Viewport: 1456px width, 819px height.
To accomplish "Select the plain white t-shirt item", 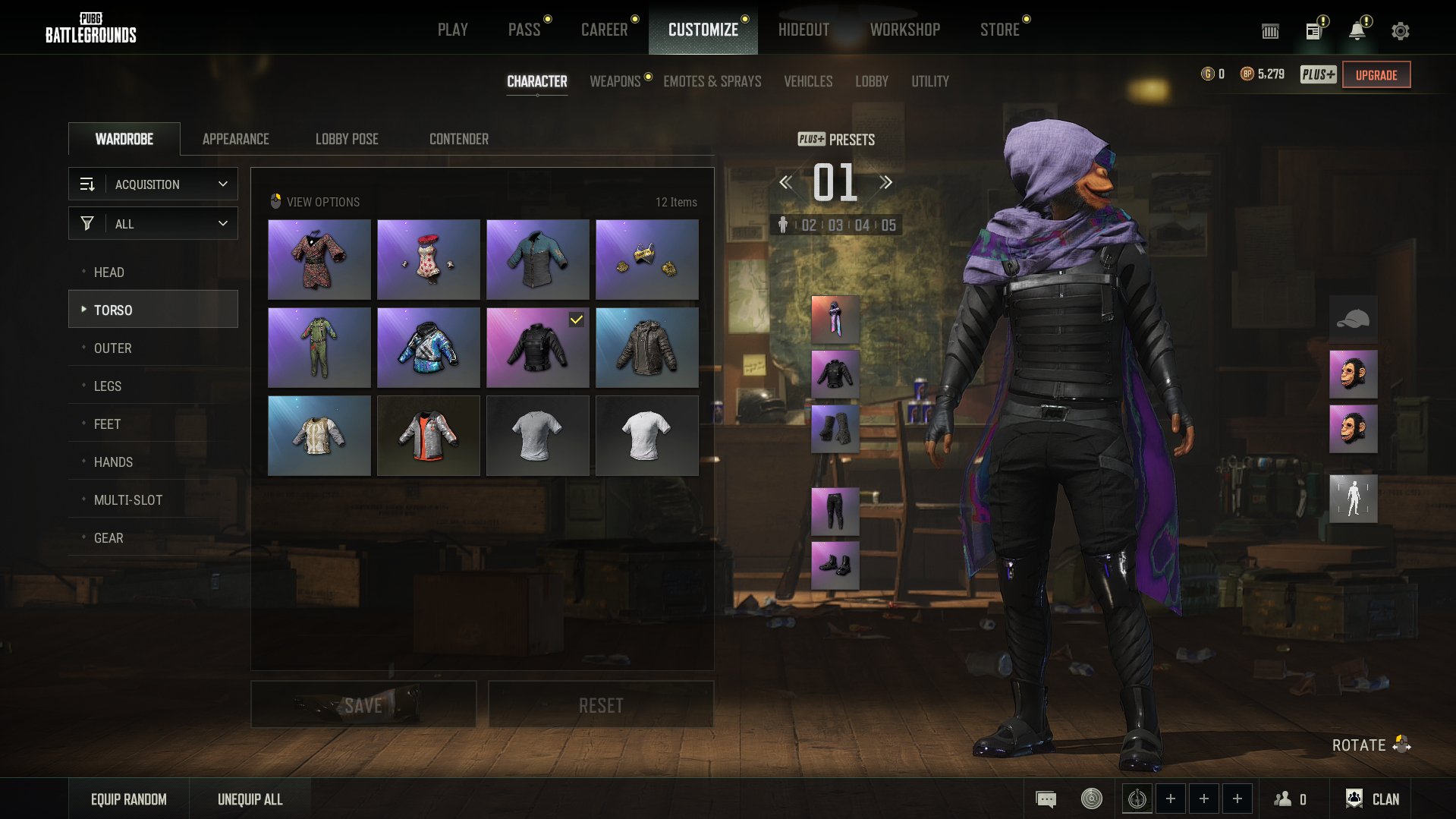I will 646,436.
